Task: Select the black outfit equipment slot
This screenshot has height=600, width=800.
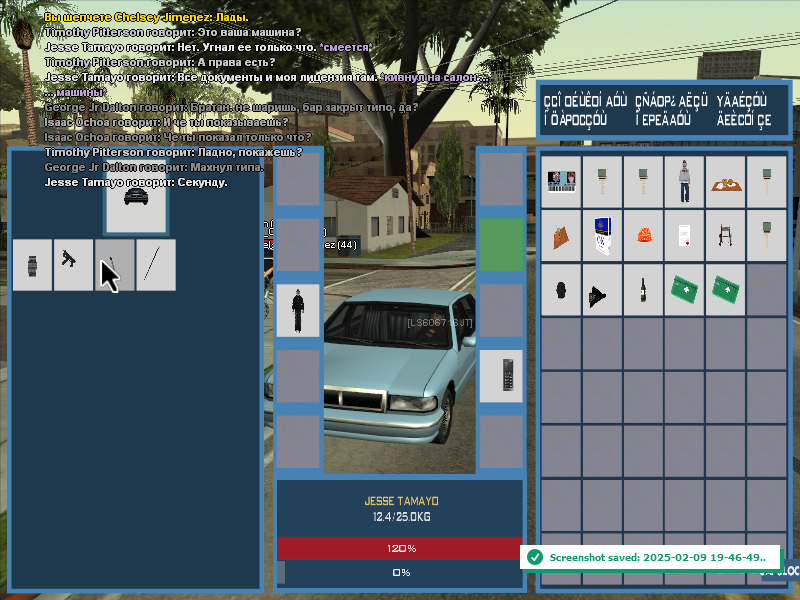Action: coord(298,310)
